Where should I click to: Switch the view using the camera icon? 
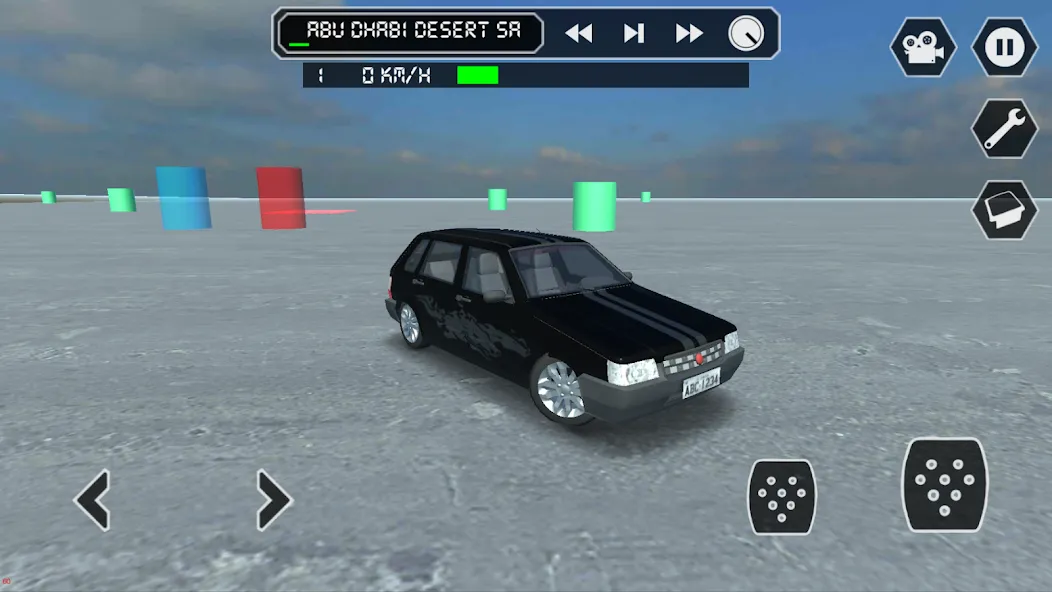(923, 47)
